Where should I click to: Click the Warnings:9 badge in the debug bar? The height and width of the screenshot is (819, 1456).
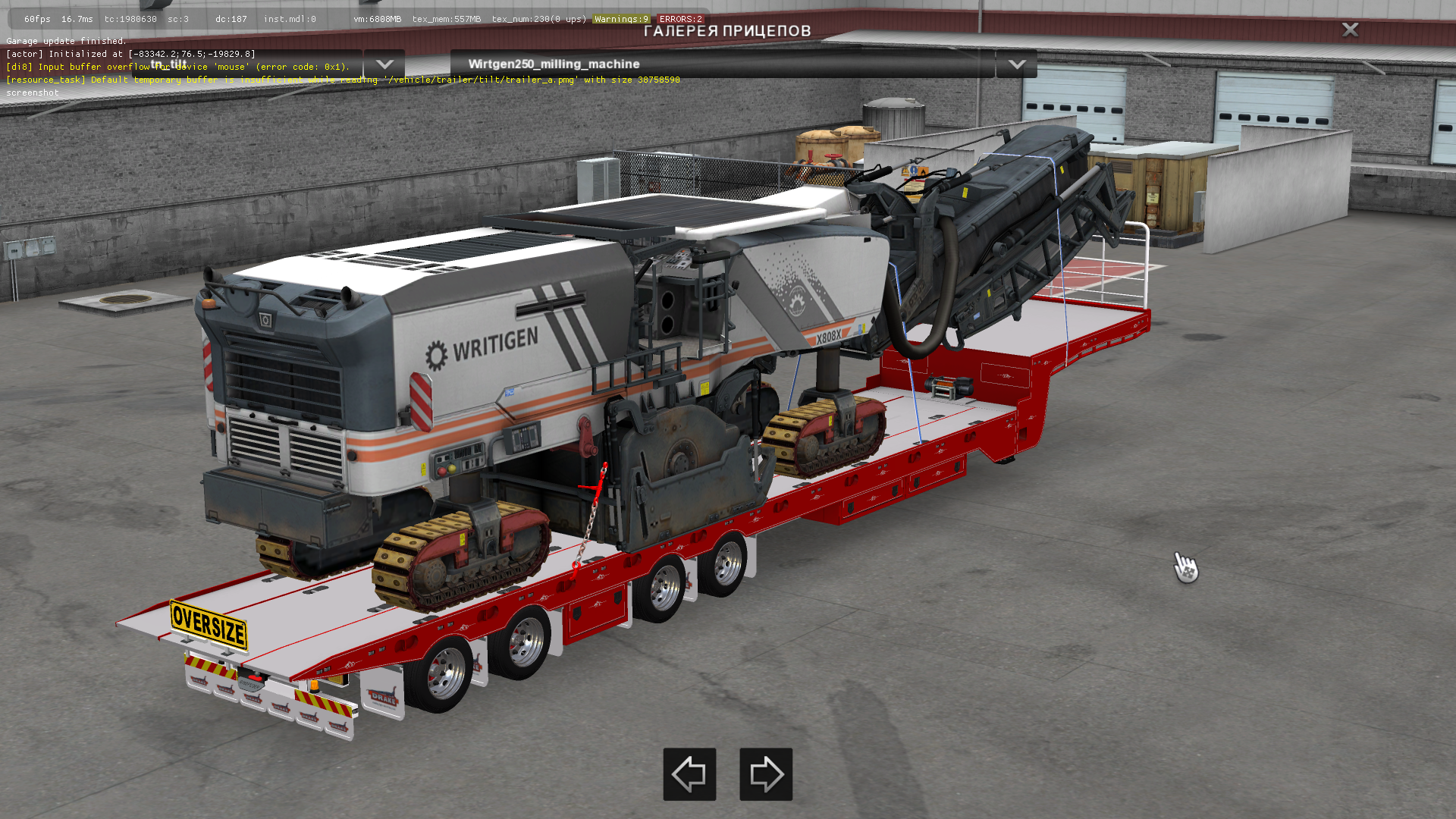click(620, 18)
